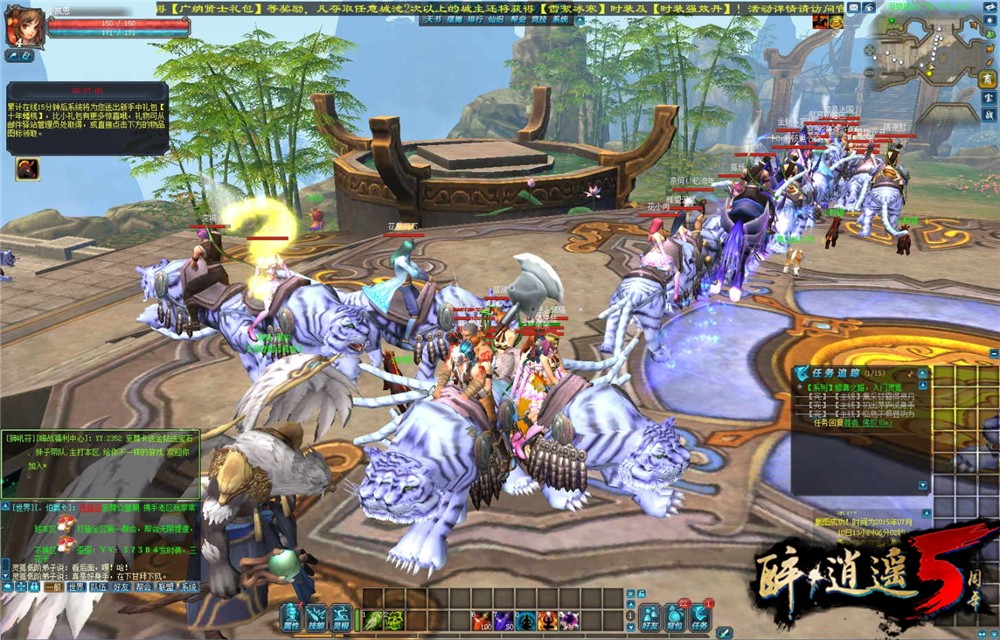Switch chat to the 世界 world channel

click(x=76, y=587)
